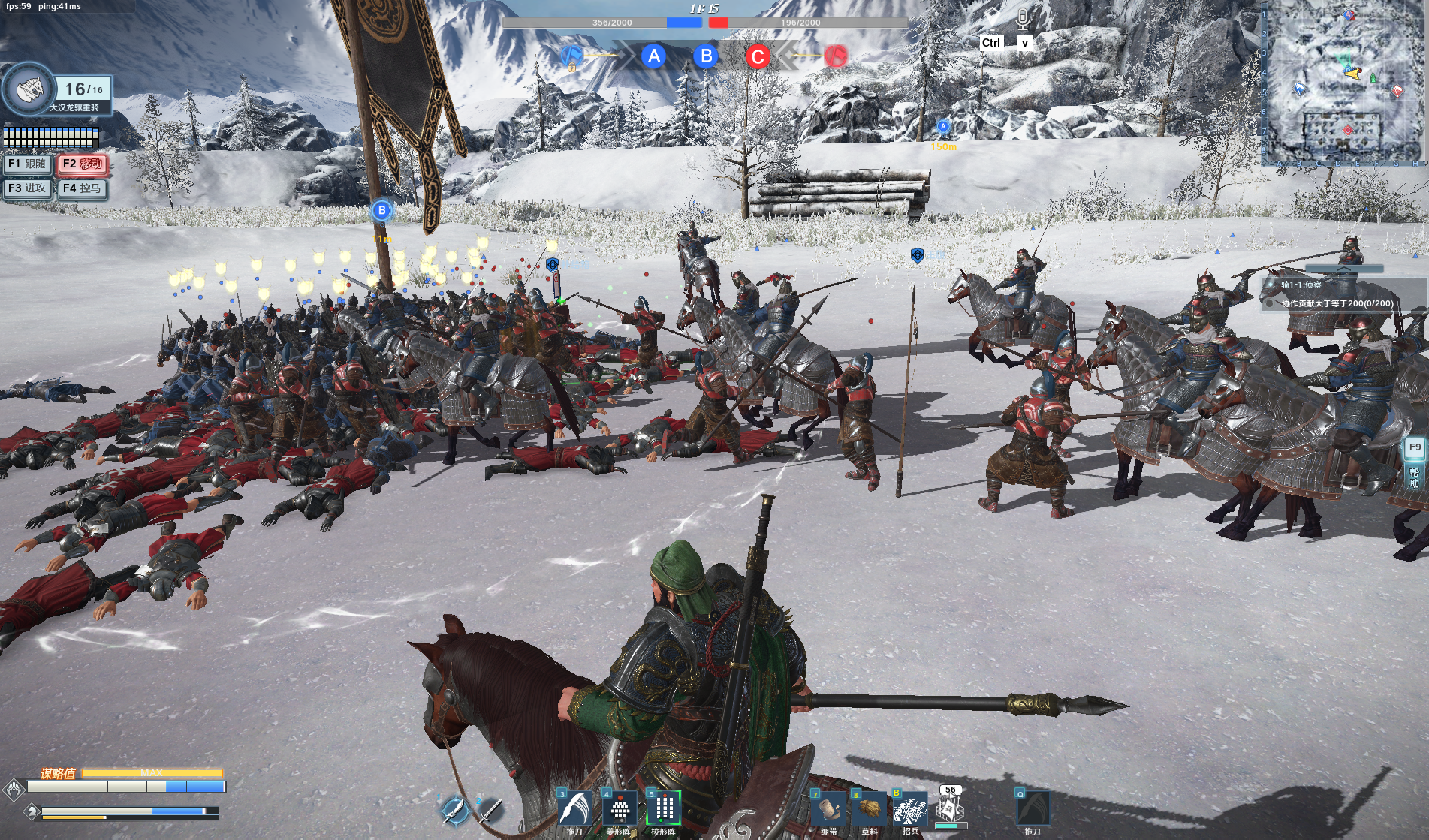
Task: Click the blue B capture point marker
Action: tap(706, 56)
